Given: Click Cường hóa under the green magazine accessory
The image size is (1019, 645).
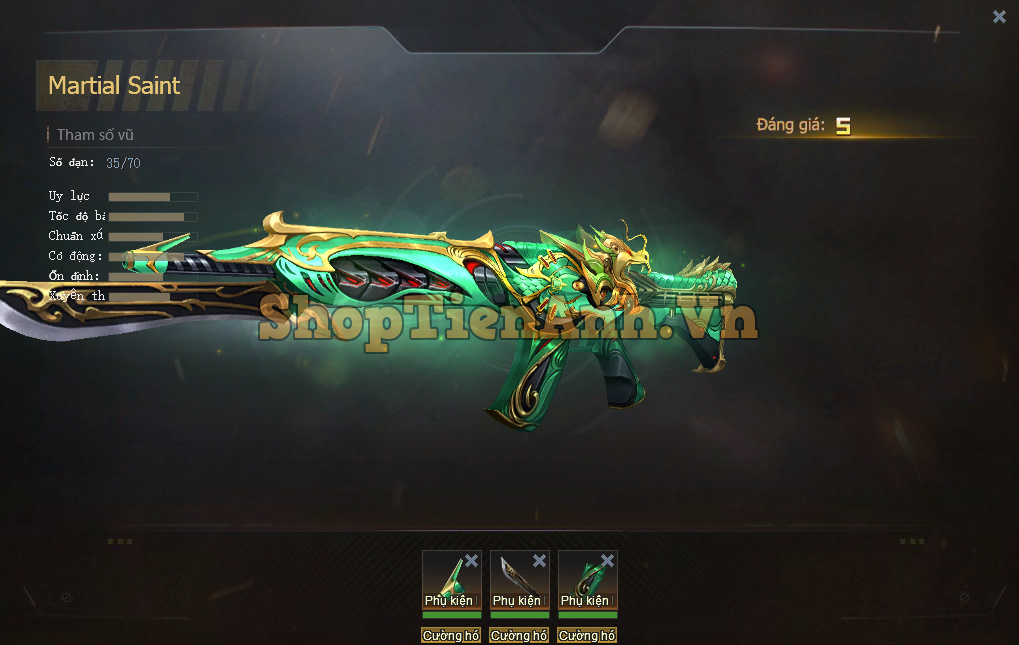Looking at the screenshot, I should (x=587, y=635).
